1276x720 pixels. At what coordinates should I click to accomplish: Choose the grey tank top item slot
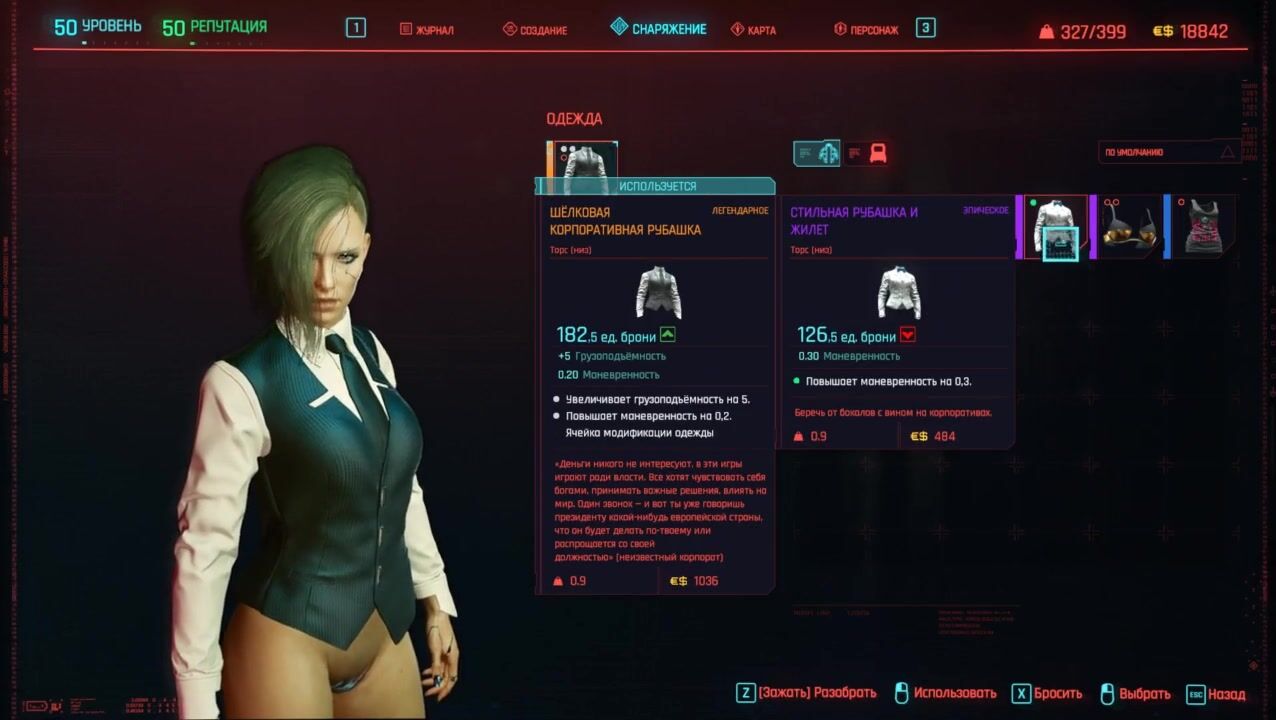coord(1202,227)
